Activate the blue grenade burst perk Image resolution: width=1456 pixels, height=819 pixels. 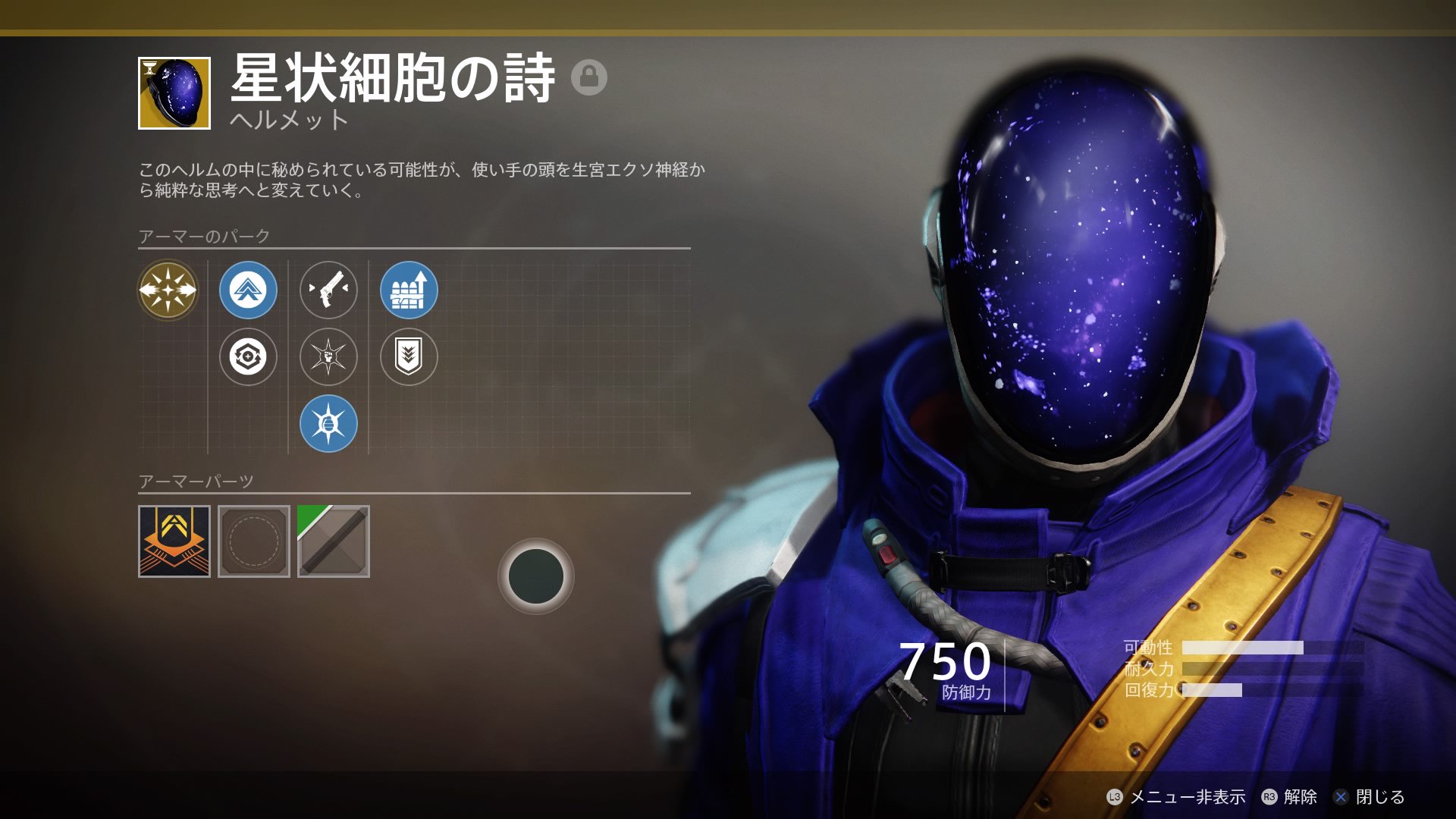coord(328,423)
